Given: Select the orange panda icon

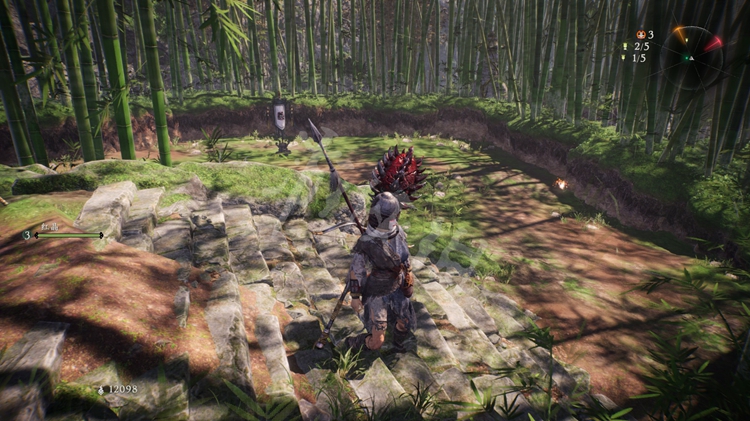Looking at the screenshot, I should [640, 34].
